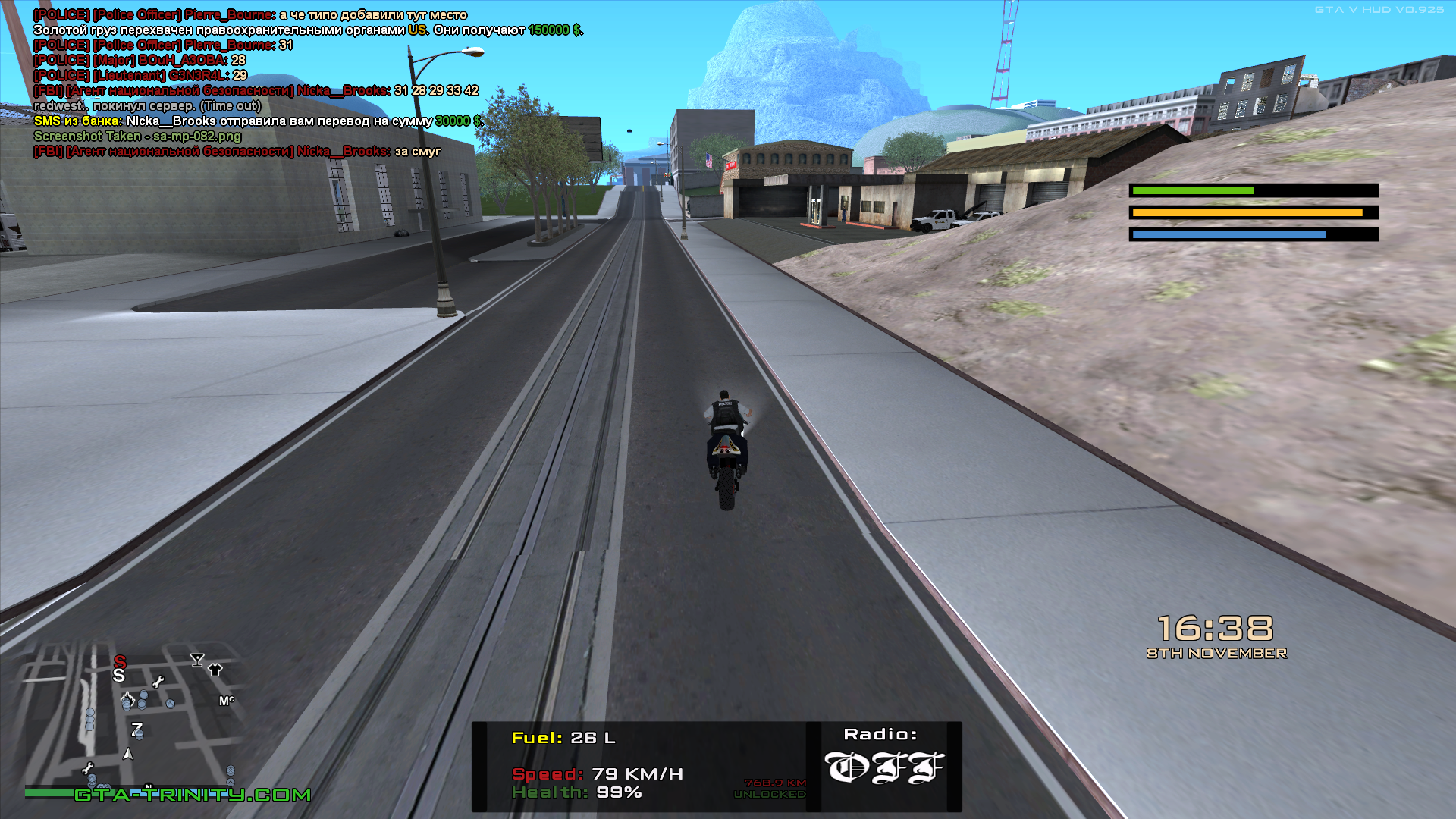Select the bank SMS chat message
Viewport: 1456px width, 819px height.
258,121
